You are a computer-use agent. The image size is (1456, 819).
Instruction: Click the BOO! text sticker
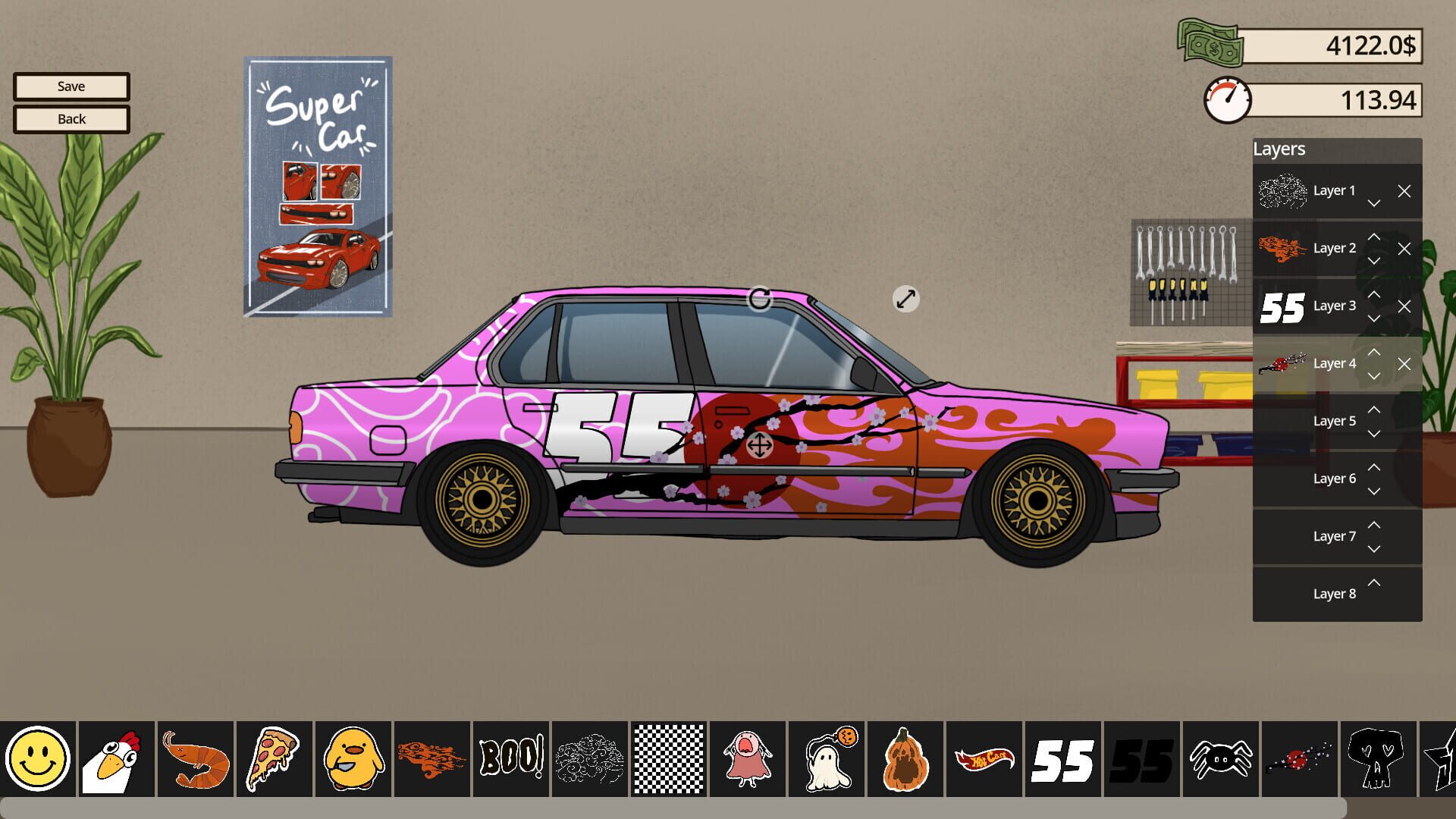click(511, 758)
